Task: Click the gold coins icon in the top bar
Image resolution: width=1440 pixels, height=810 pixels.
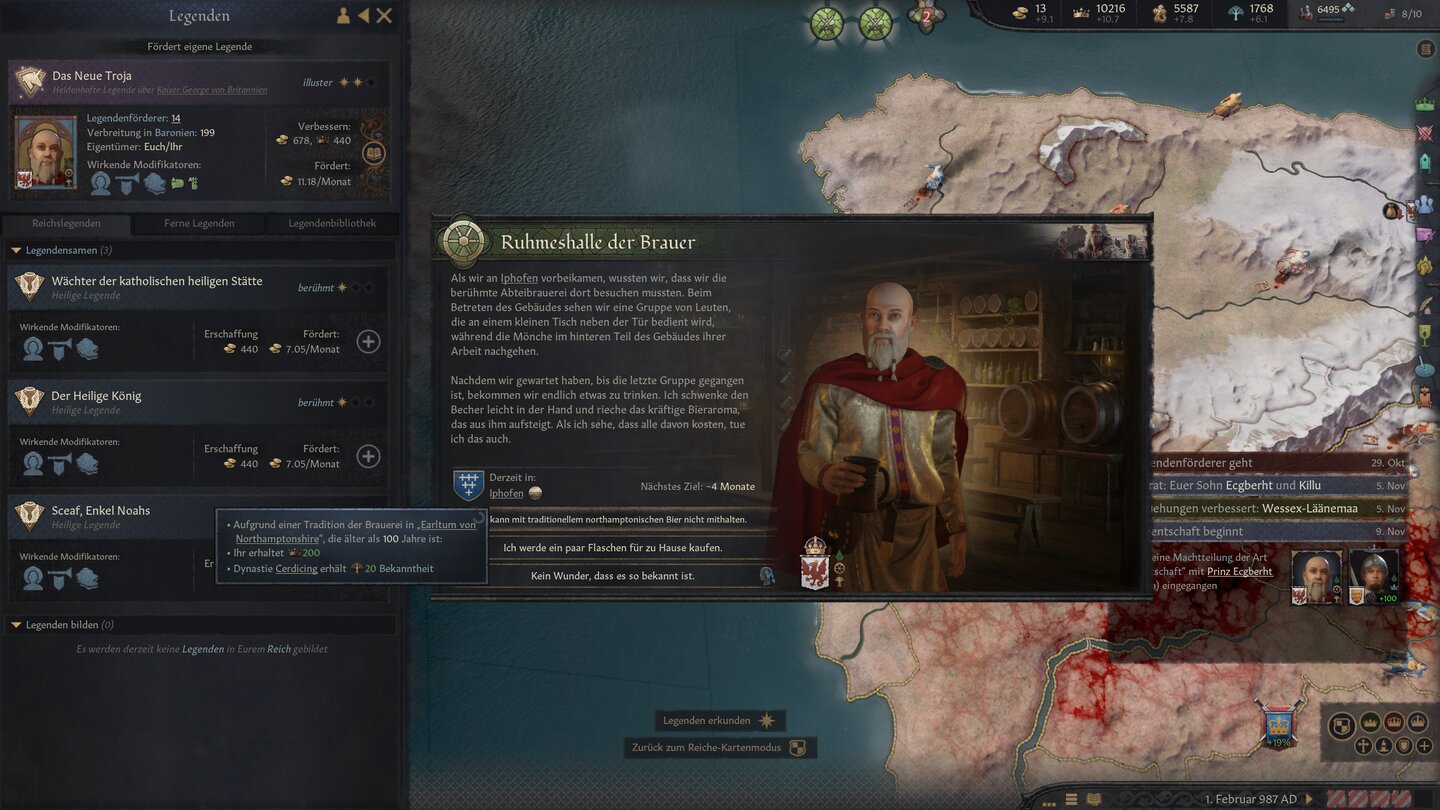Action: (1020, 13)
